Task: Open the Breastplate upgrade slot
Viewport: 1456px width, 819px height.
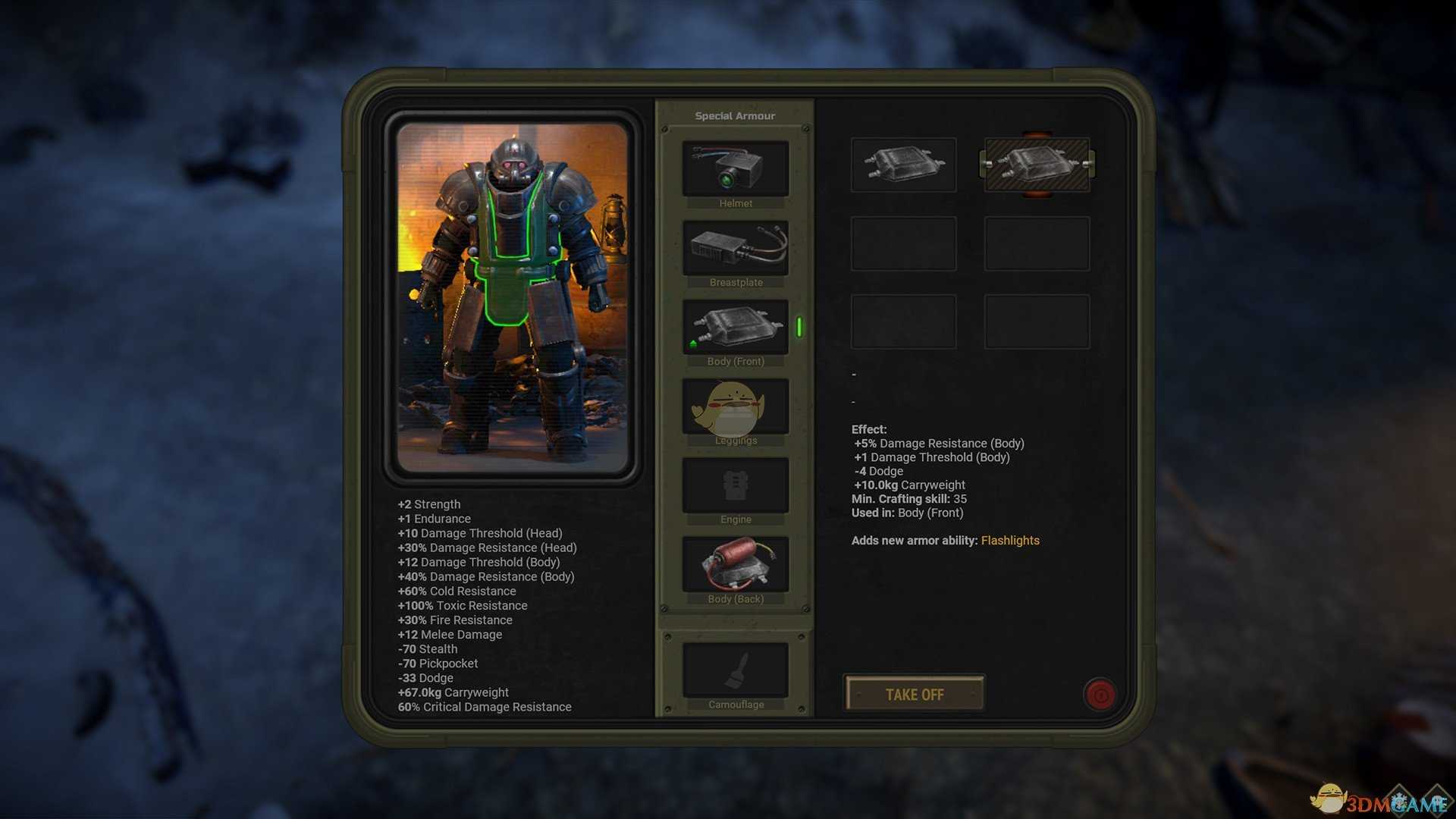Action: pos(735,248)
